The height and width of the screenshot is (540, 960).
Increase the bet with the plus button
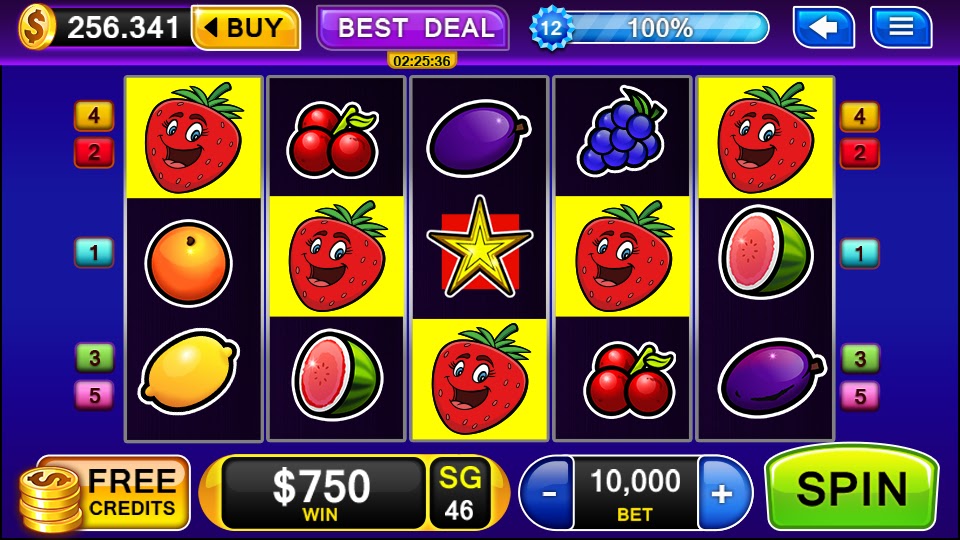tap(723, 492)
